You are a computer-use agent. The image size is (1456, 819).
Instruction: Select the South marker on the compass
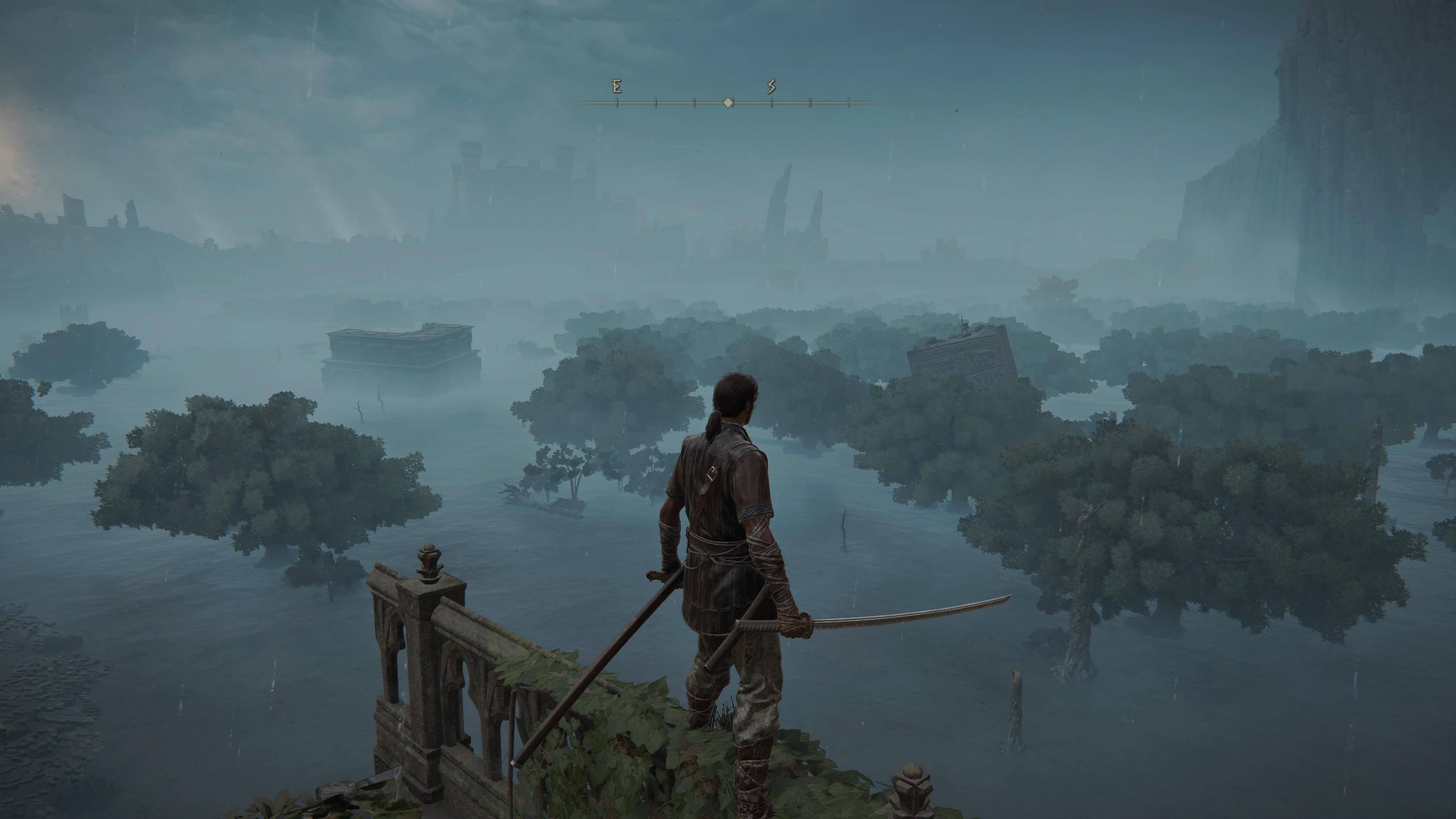tap(772, 87)
